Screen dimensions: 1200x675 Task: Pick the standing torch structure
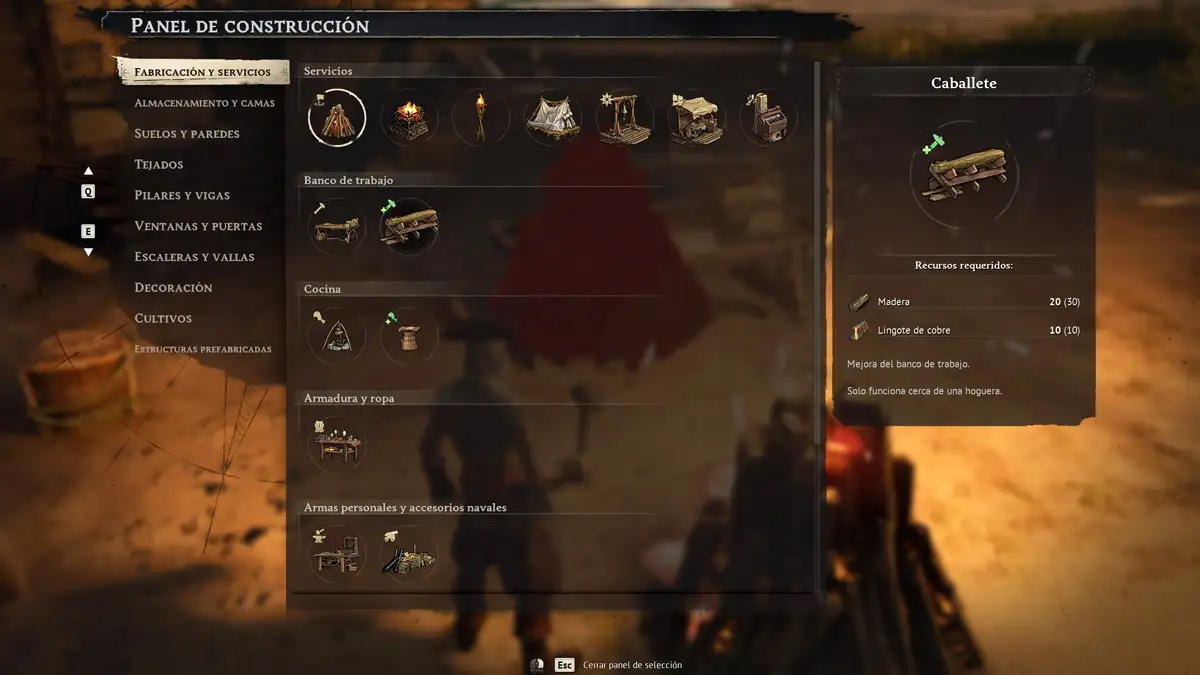pyautogui.click(x=481, y=118)
